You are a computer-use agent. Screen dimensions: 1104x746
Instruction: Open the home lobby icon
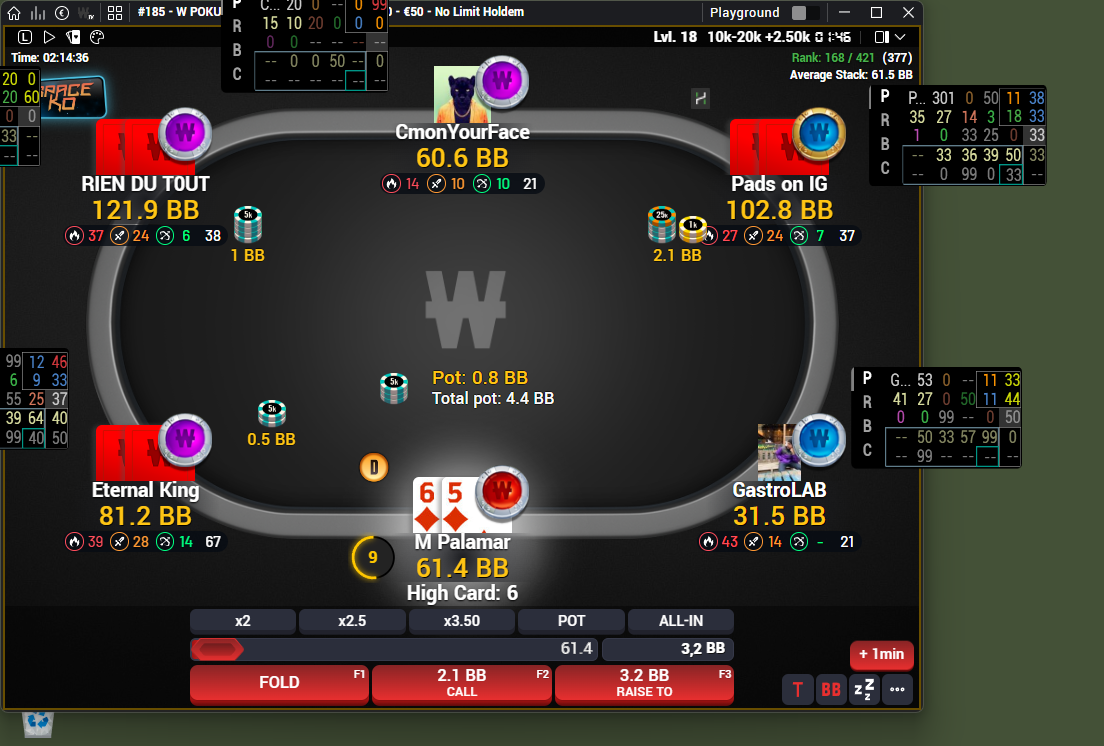[x=14, y=13]
